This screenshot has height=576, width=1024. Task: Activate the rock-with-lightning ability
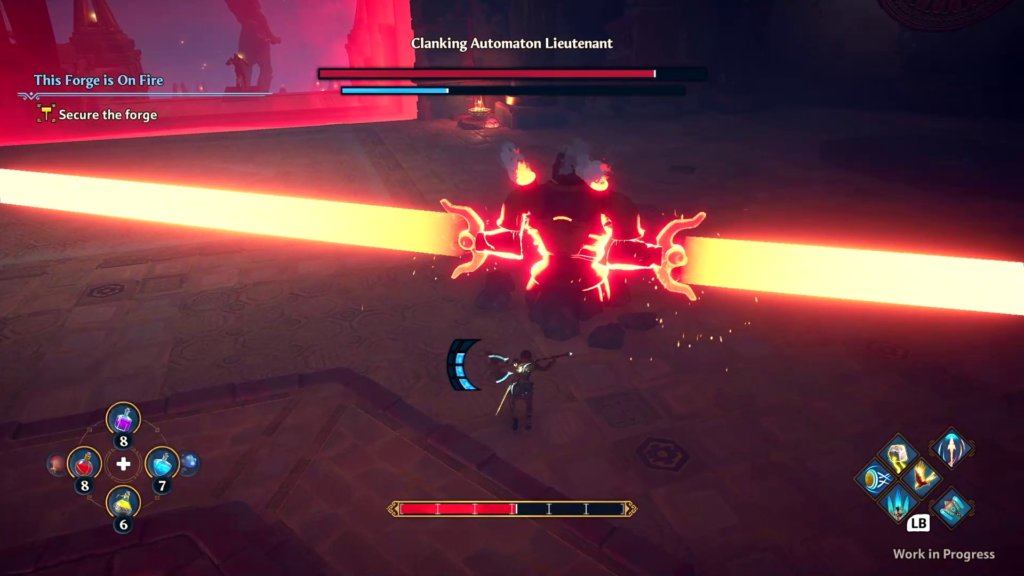point(898,454)
